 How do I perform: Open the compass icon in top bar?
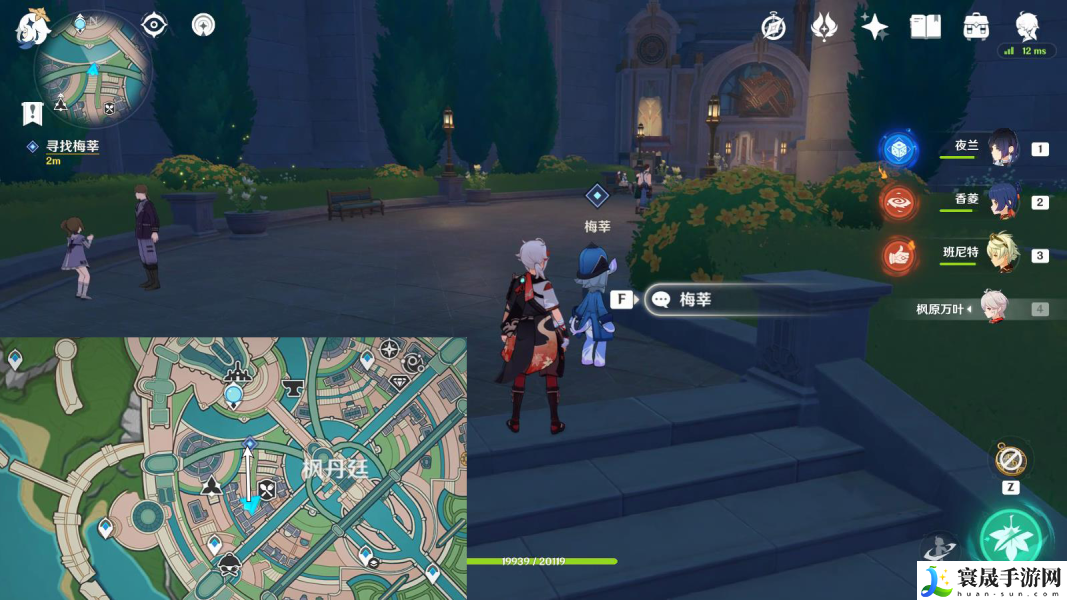click(773, 27)
